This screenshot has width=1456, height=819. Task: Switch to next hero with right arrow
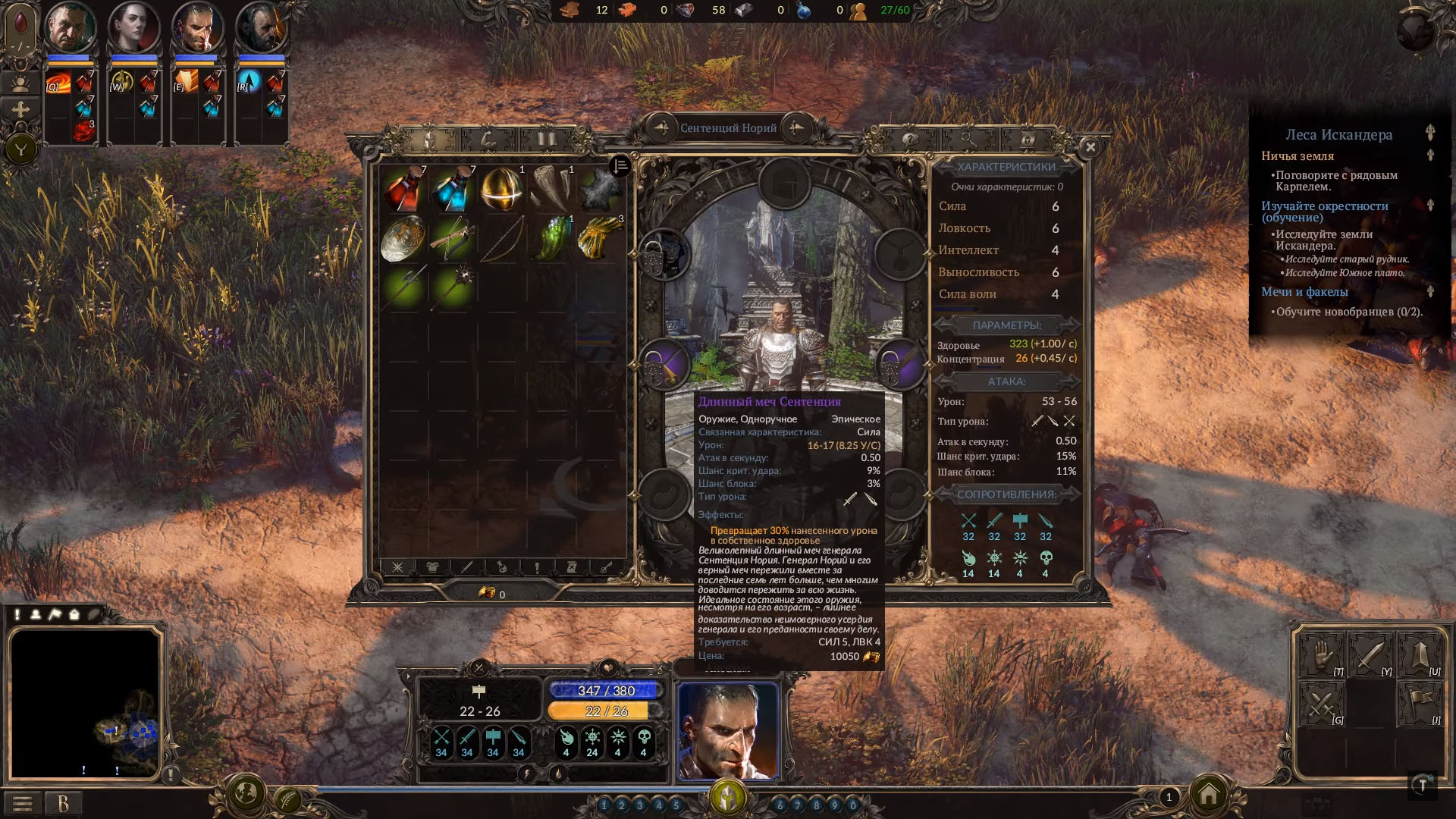tap(796, 128)
